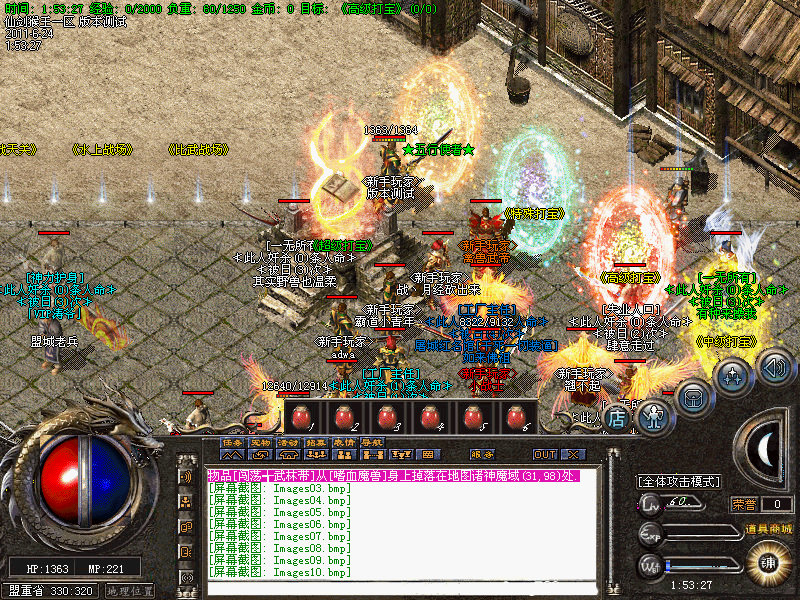Screen dimensions: 800x600
Task: Open the bag round button
Action: click(693, 395)
